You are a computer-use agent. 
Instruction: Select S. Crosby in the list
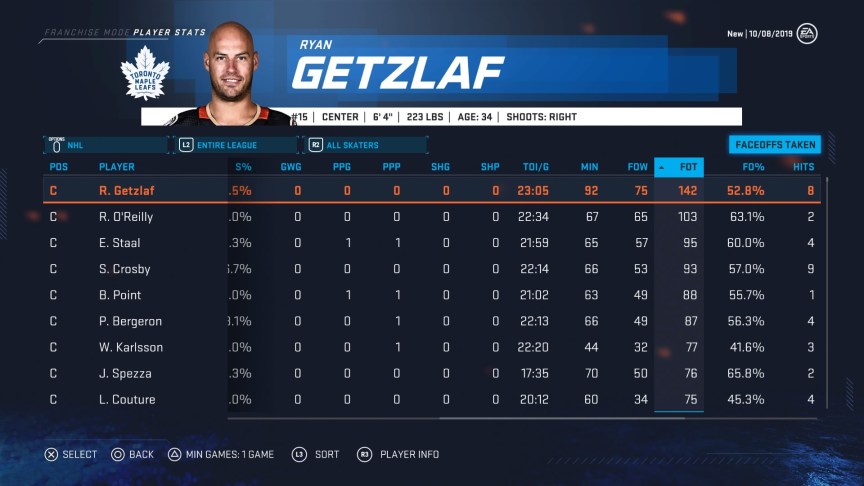pyautogui.click(x=124, y=269)
